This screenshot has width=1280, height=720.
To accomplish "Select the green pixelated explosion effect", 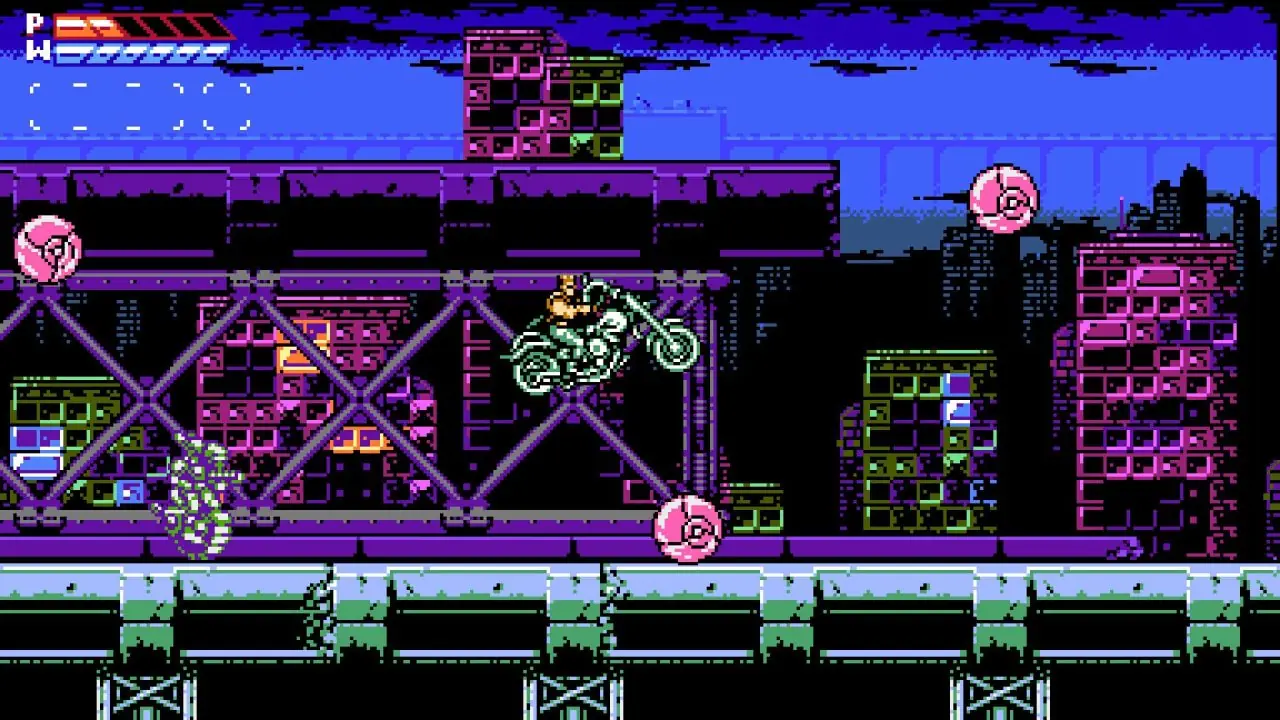I will [x=200, y=490].
